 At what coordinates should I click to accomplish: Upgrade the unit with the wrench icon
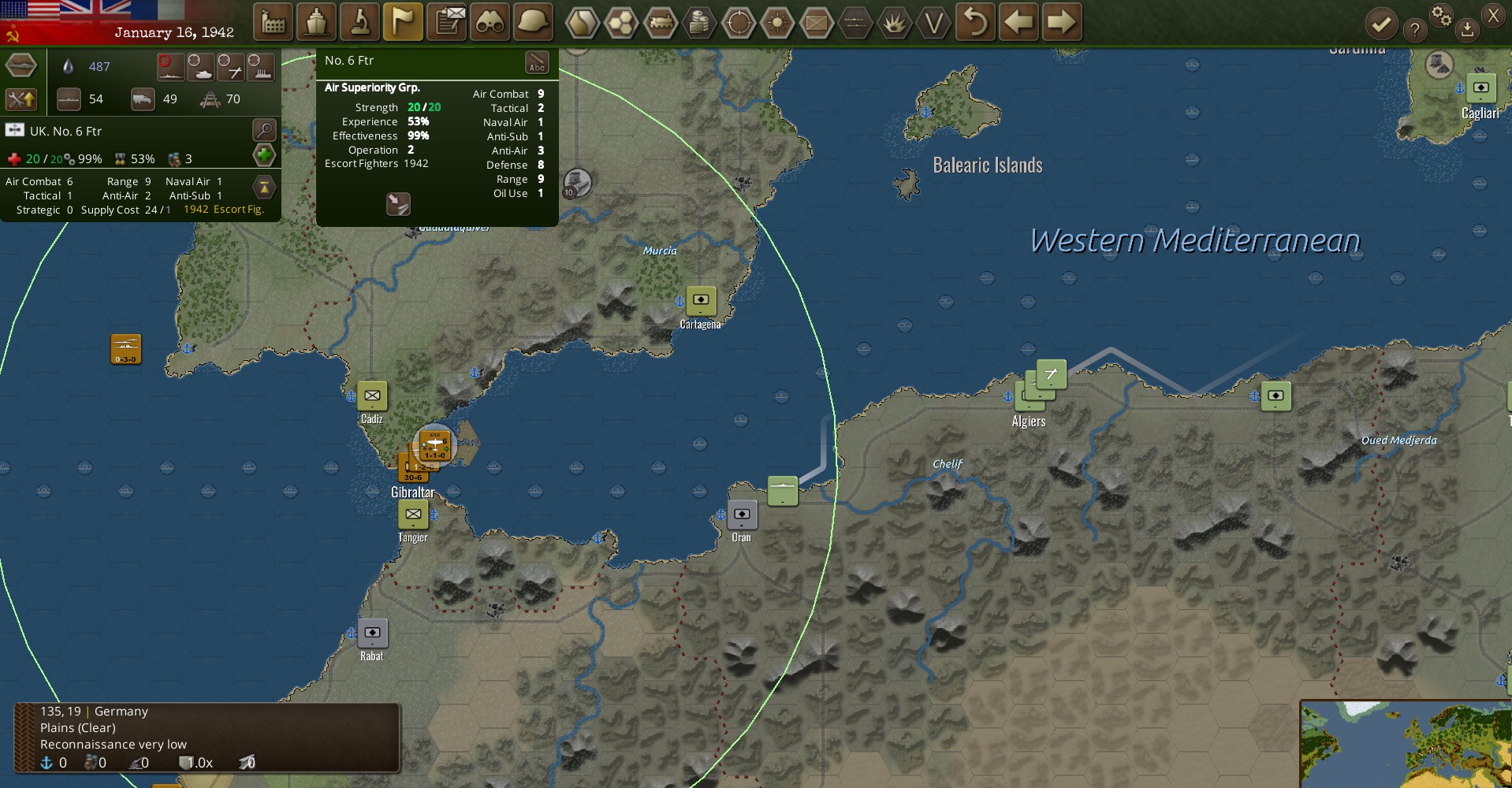pyautogui.click(x=22, y=100)
